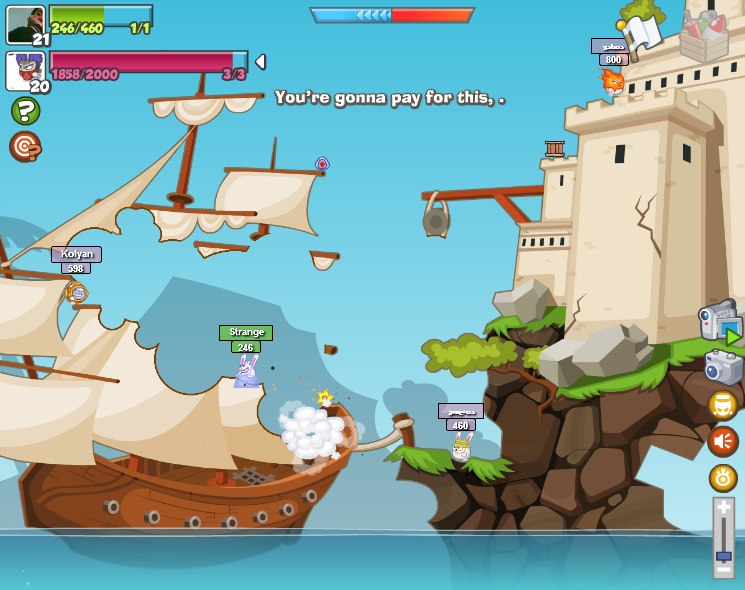Click the blue zoom slider handle
The width and height of the screenshot is (745, 590).
point(723,555)
